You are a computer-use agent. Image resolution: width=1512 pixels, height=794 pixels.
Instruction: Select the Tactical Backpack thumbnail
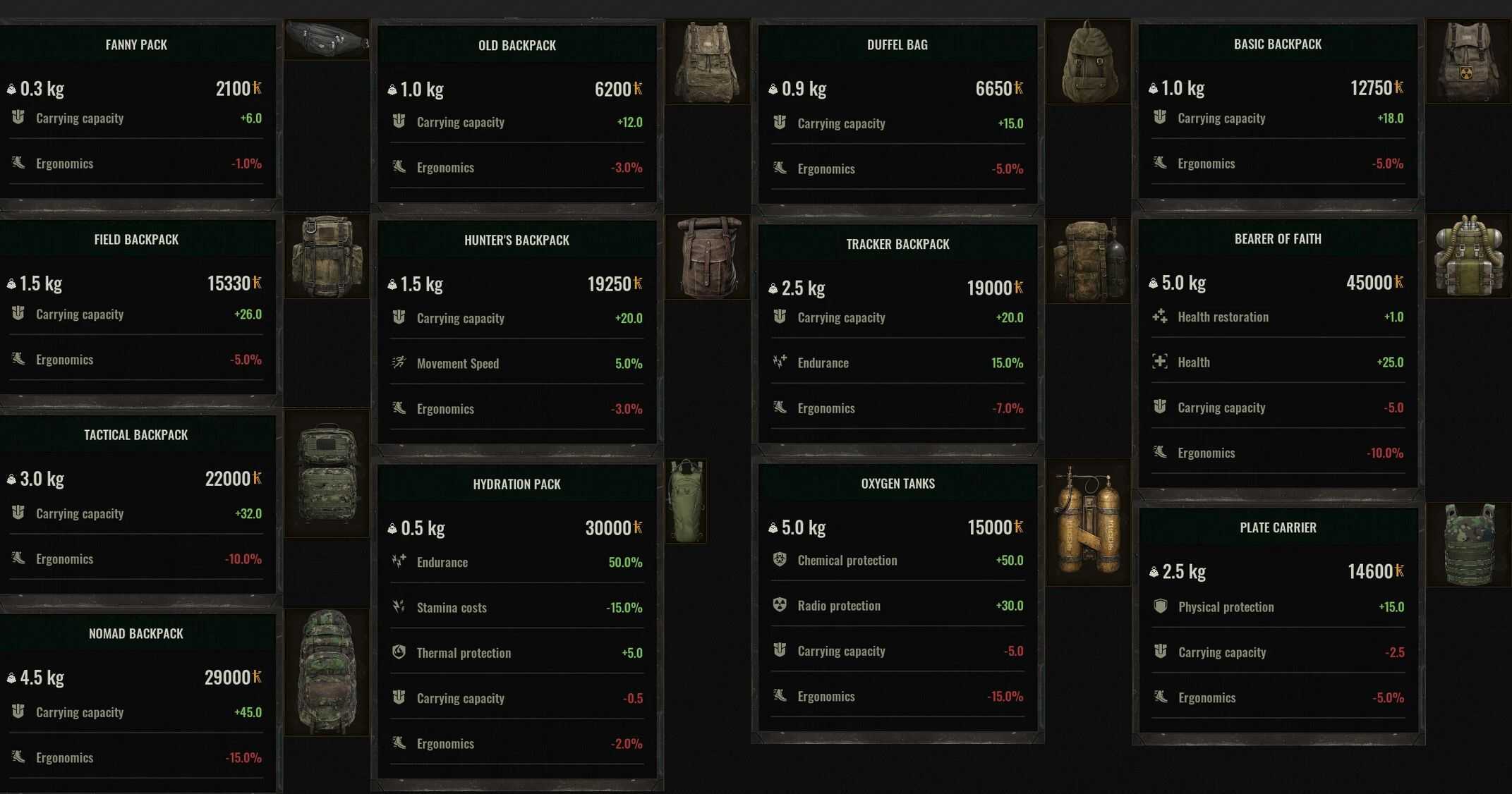[x=326, y=474]
